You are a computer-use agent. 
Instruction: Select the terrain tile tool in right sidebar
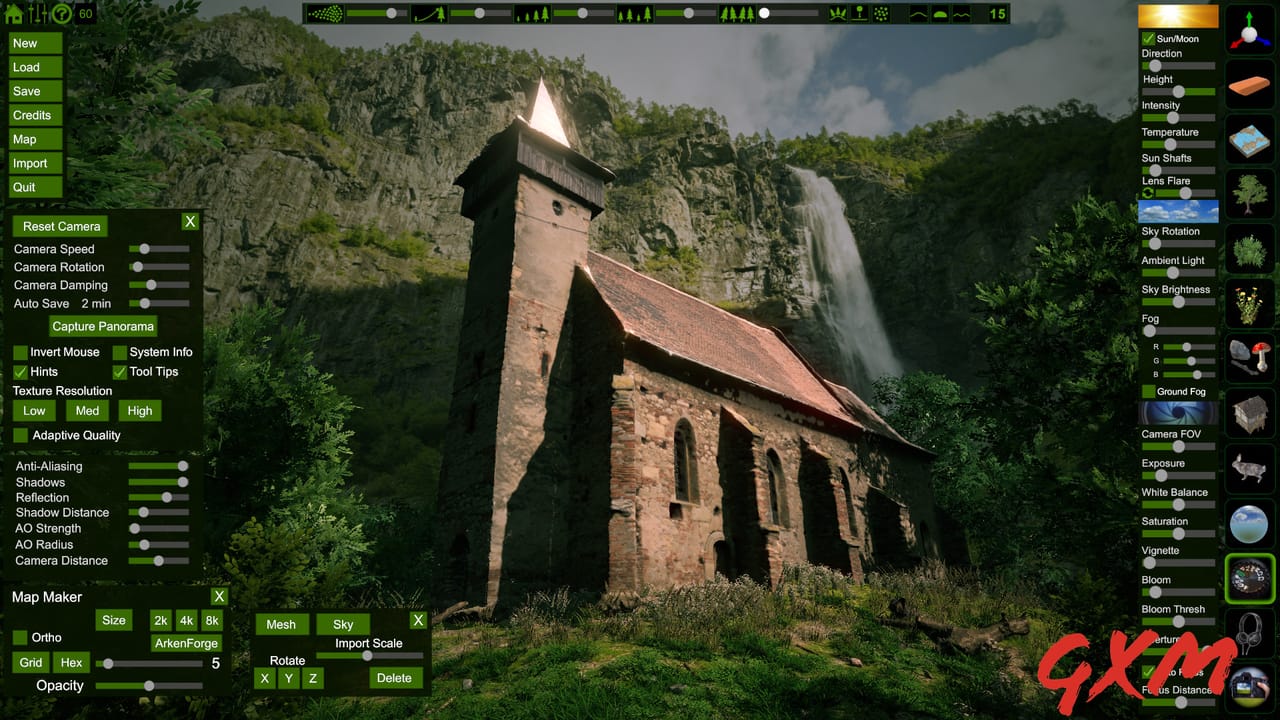point(1250,140)
